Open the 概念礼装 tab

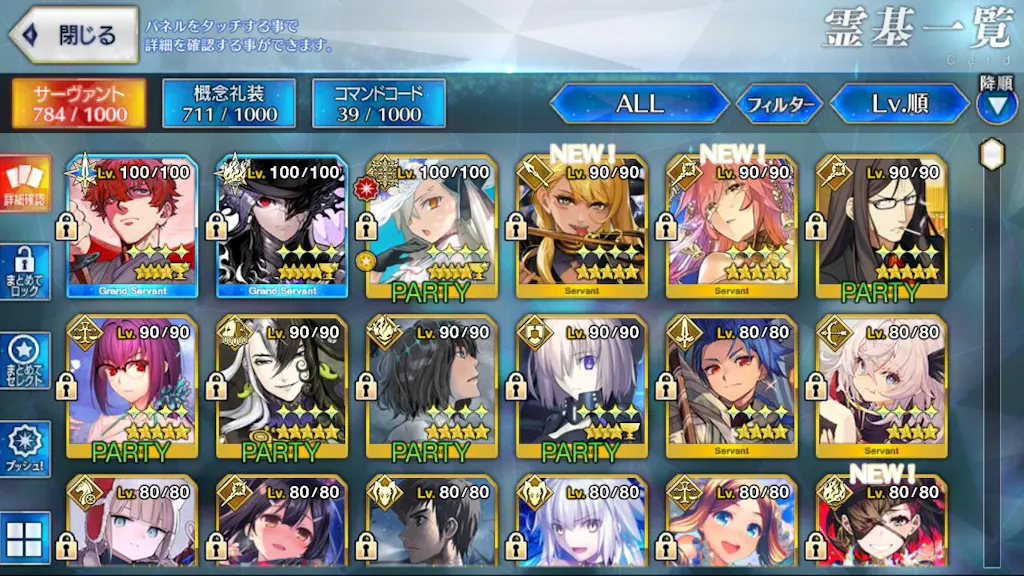[229, 104]
